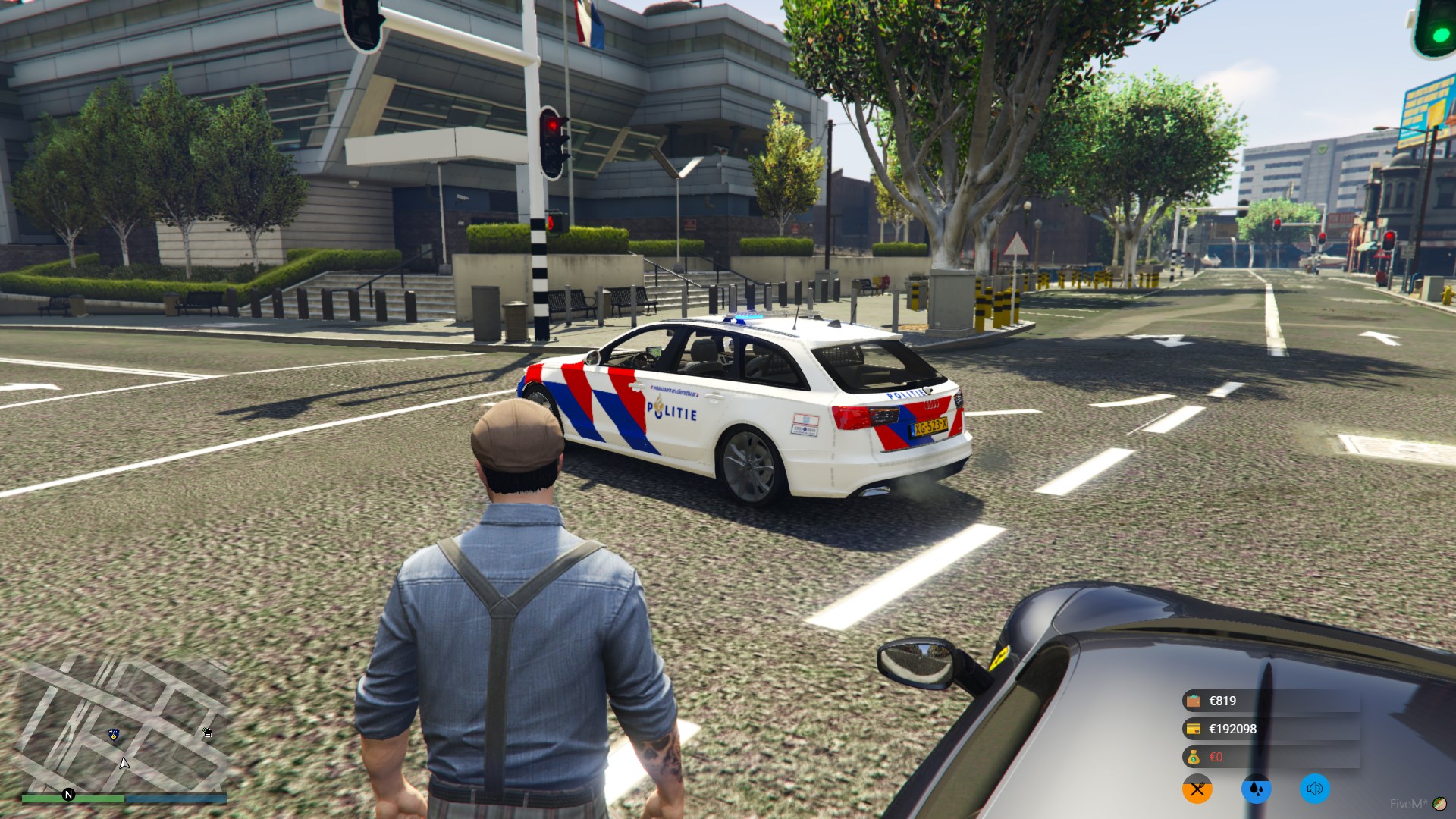
Task: Click the FiveM taco logo
Action: point(1439,804)
